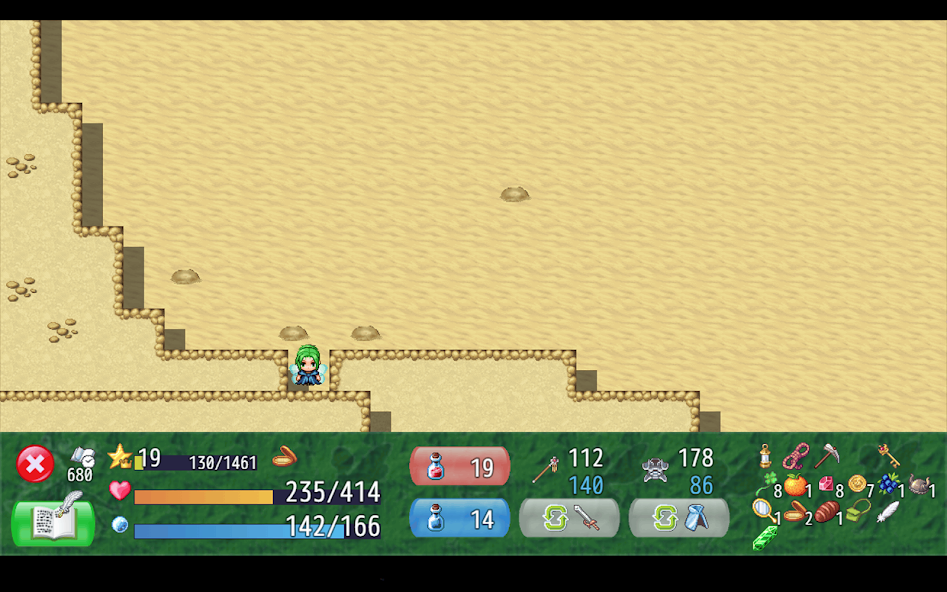Image resolution: width=947 pixels, height=592 pixels.
Task: Open the journal book with quill button
Action: [53, 520]
